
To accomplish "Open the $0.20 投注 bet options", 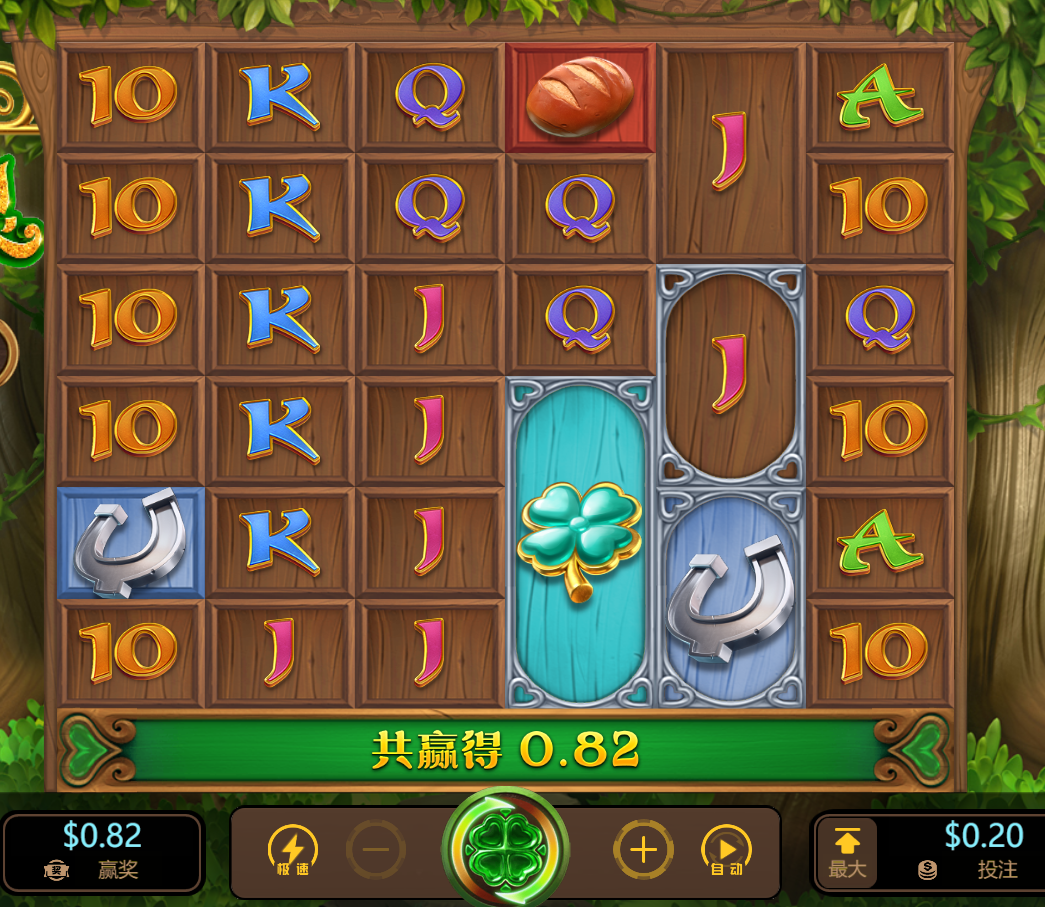I will [x=968, y=852].
